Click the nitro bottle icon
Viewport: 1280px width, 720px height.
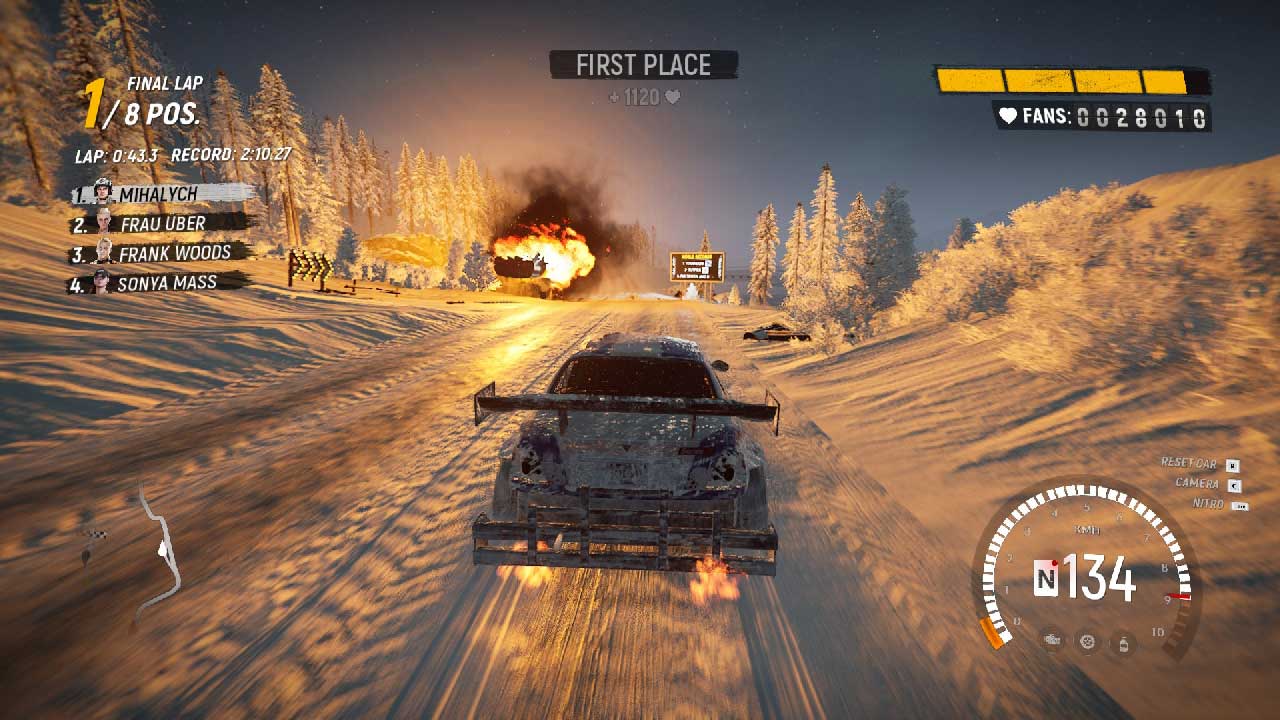pyautogui.click(x=1123, y=641)
